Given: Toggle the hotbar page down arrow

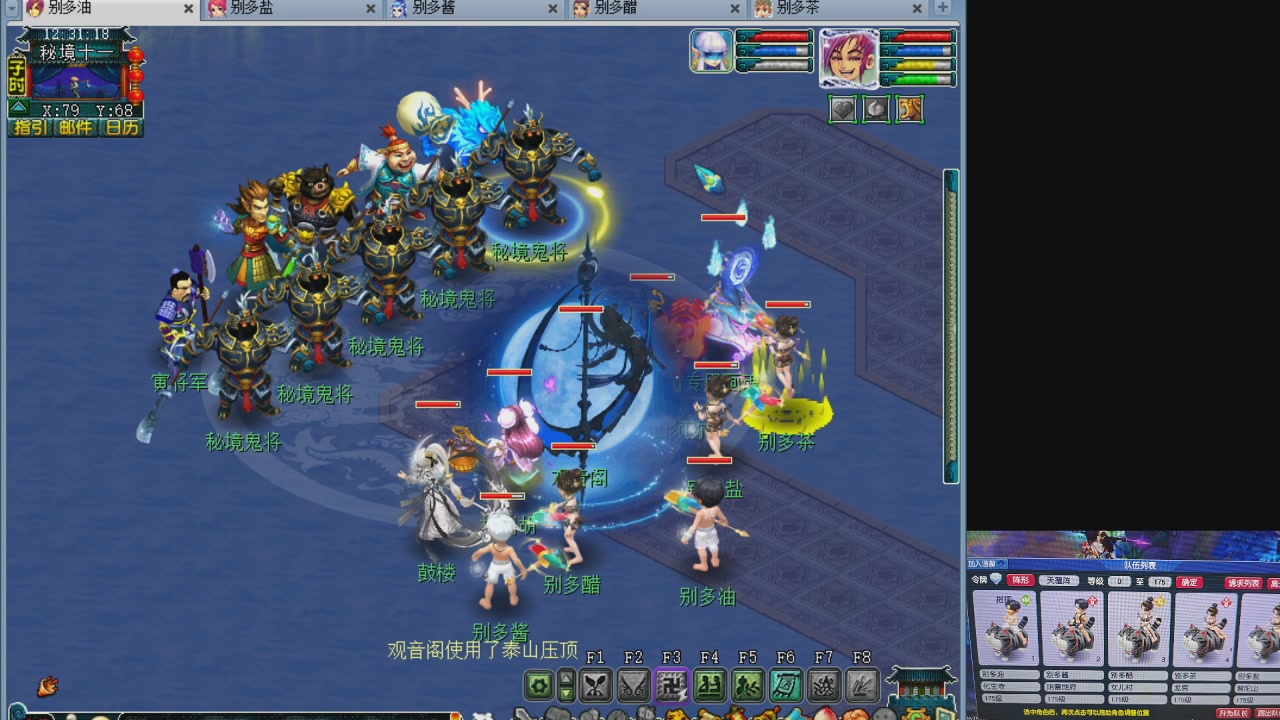Looking at the screenshot, I should [x=565, y=693].
